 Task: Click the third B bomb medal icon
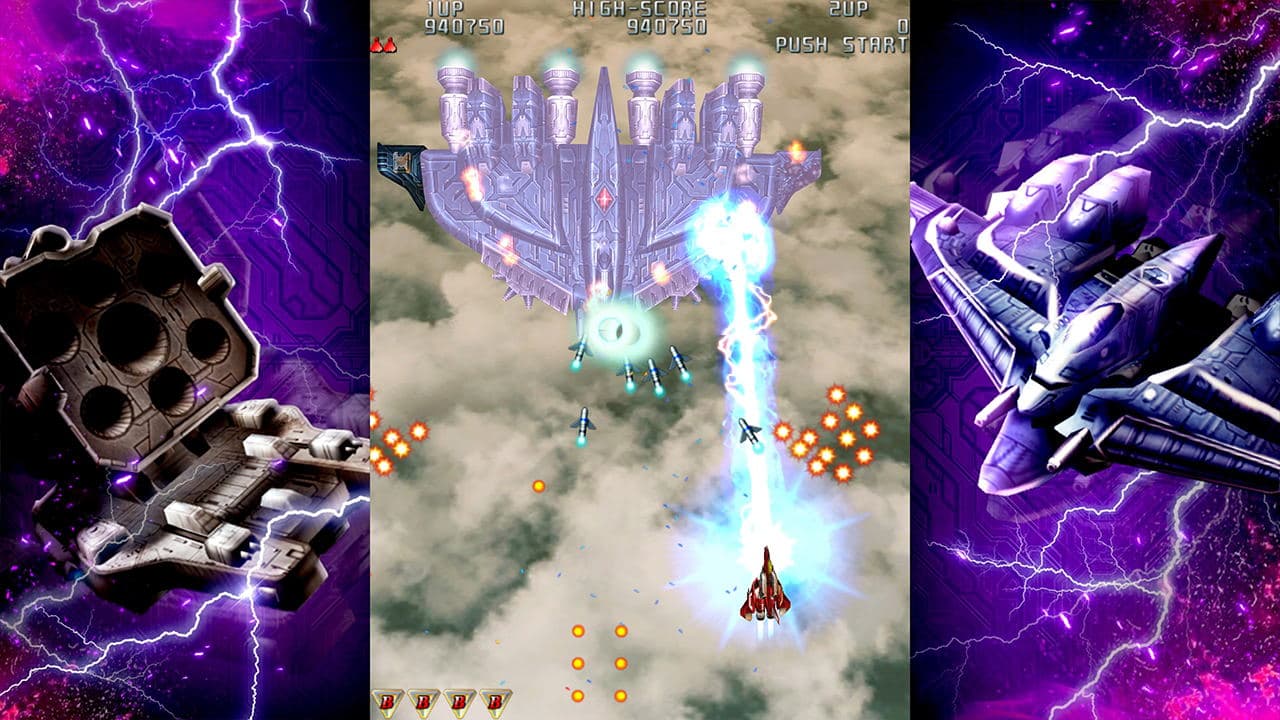coord(458,702)
